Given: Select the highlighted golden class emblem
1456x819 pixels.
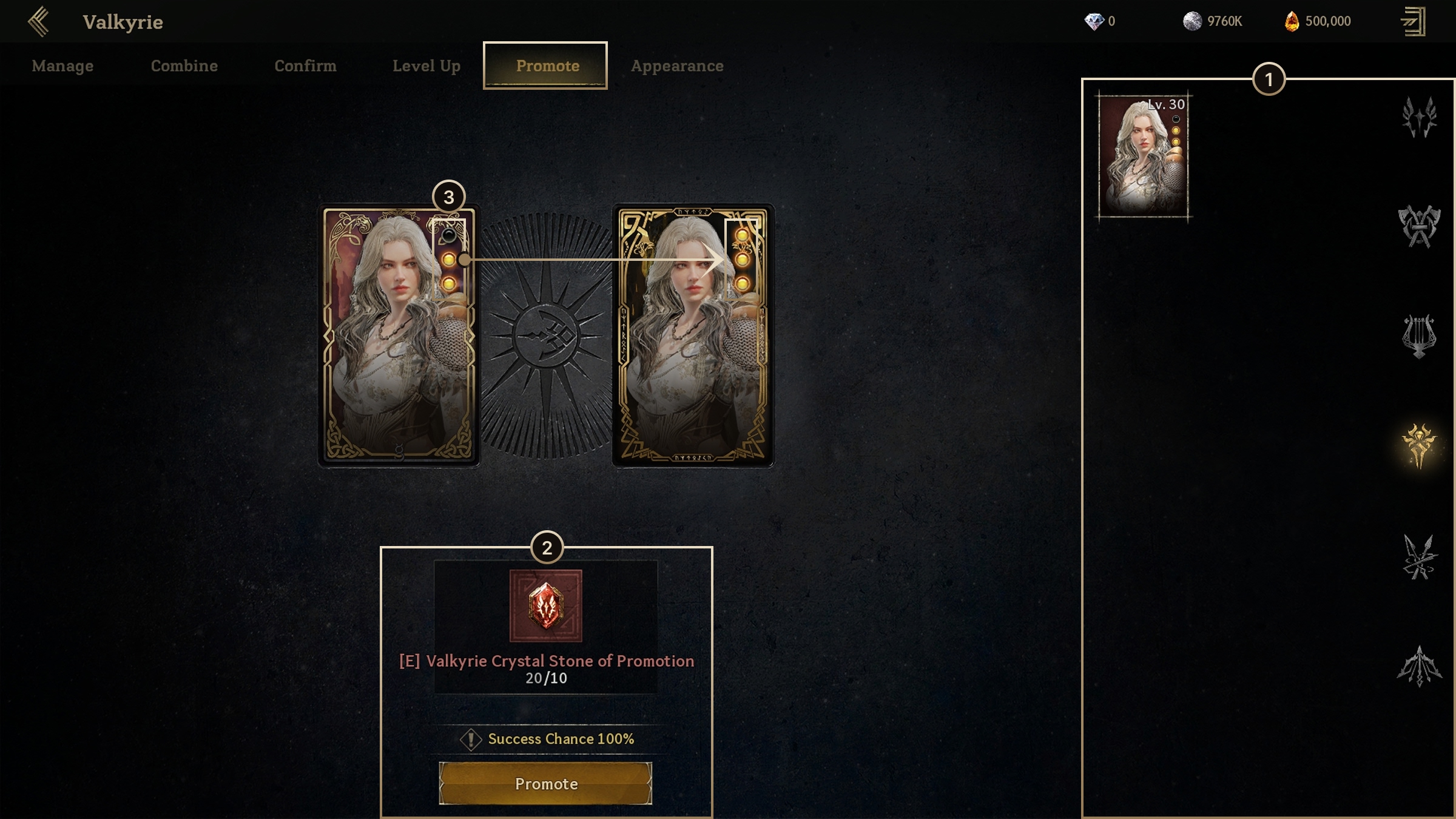Looking at the screenshot, I should (1418, 446).
